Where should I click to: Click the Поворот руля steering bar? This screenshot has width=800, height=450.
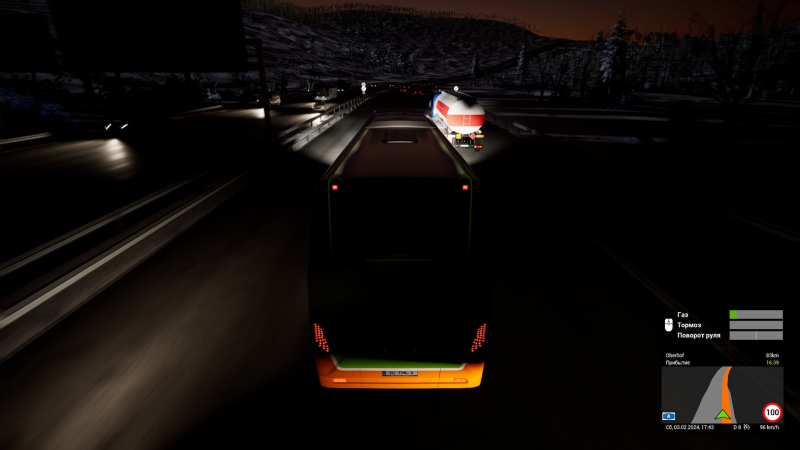point(756,335)
